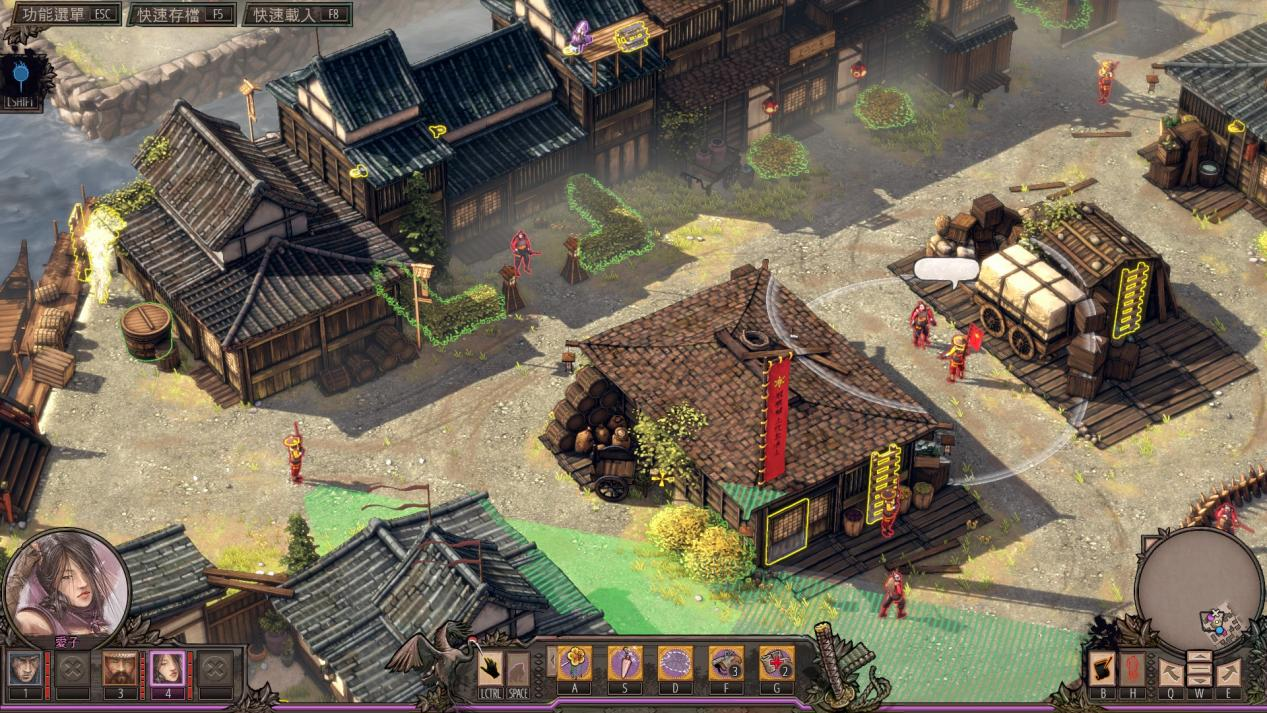
Task: Select Aiko's small portrait numbered 4
Action: [x=166, y=667]
